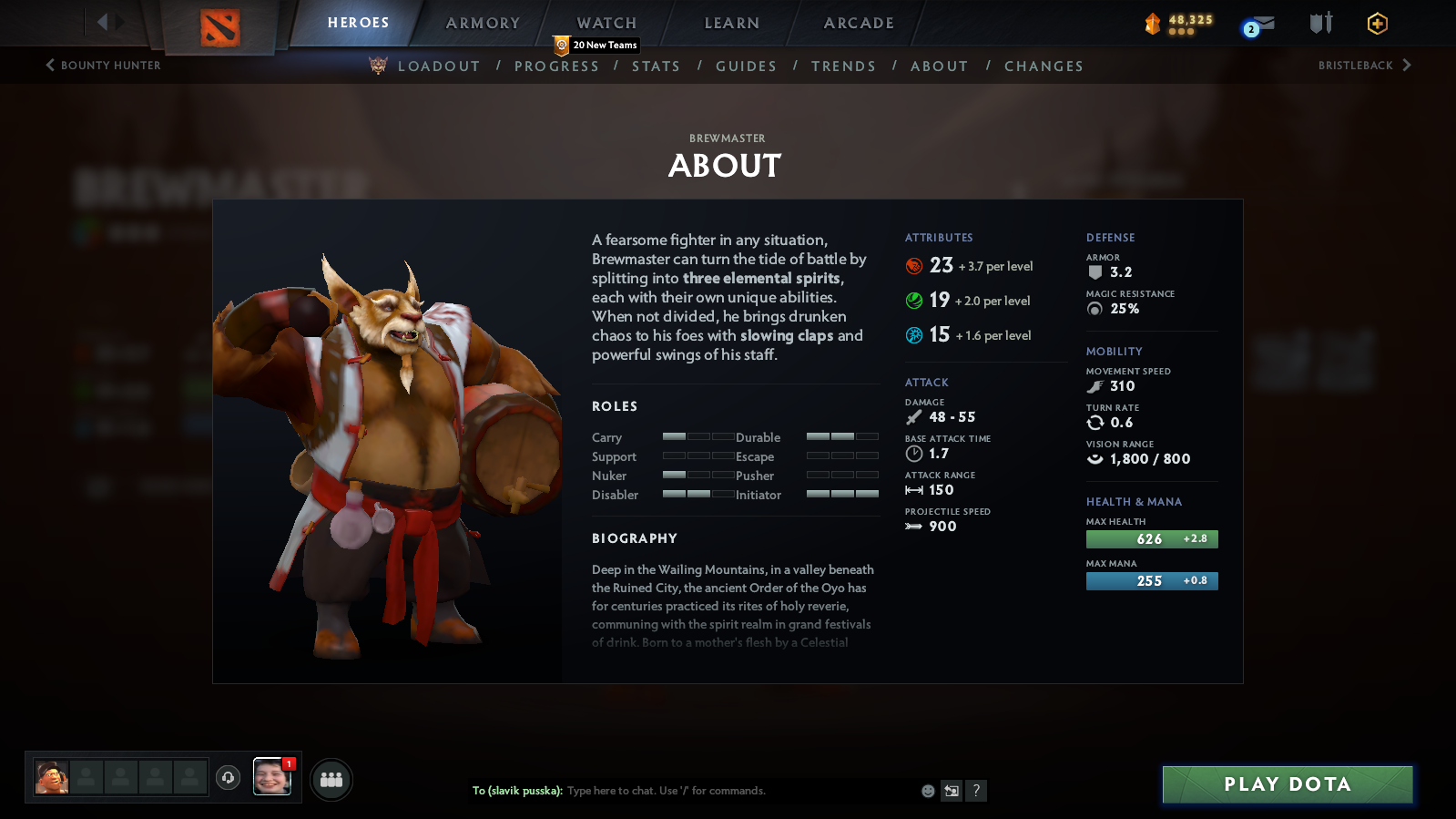Viewport: 1456px width, 819px height.
Task: Click the Durable role rating bar
Action: click(x=840, y=437)
